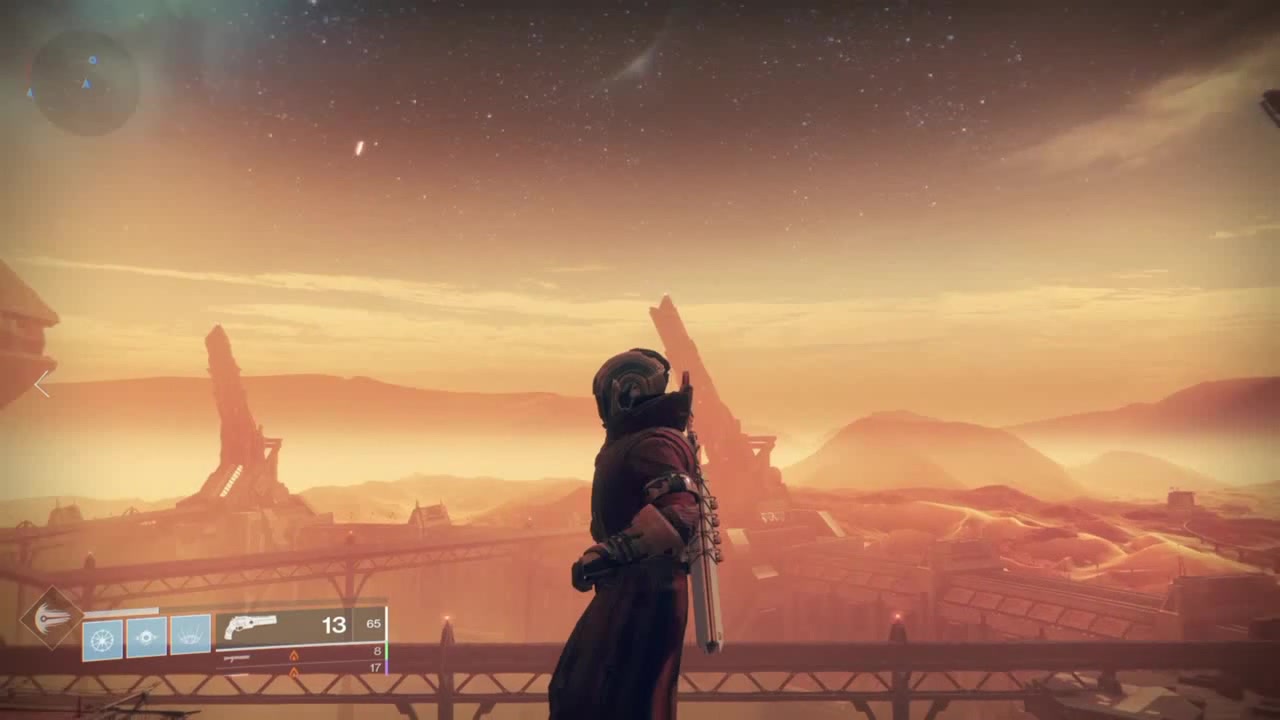Trigger the melee ability icon
Screen dimensions: 1280x720
[190, 637]
